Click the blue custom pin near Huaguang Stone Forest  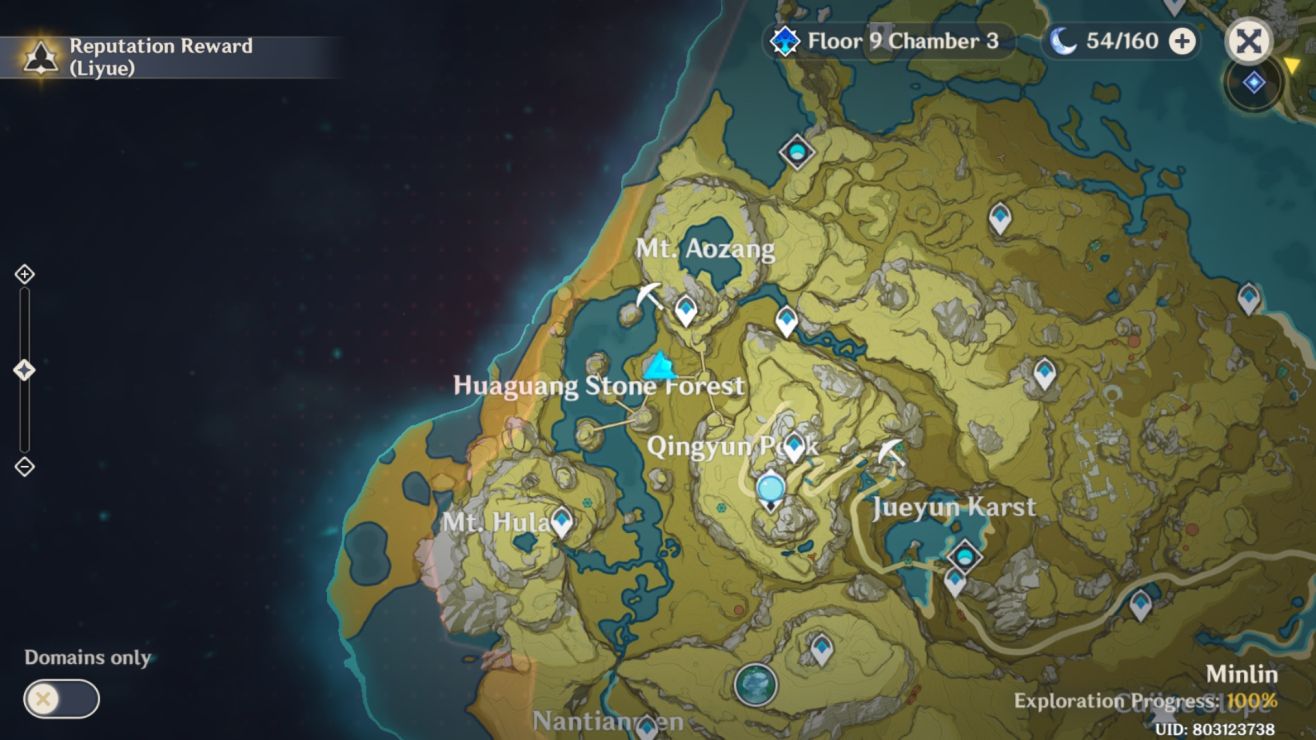tap(658, 366)
